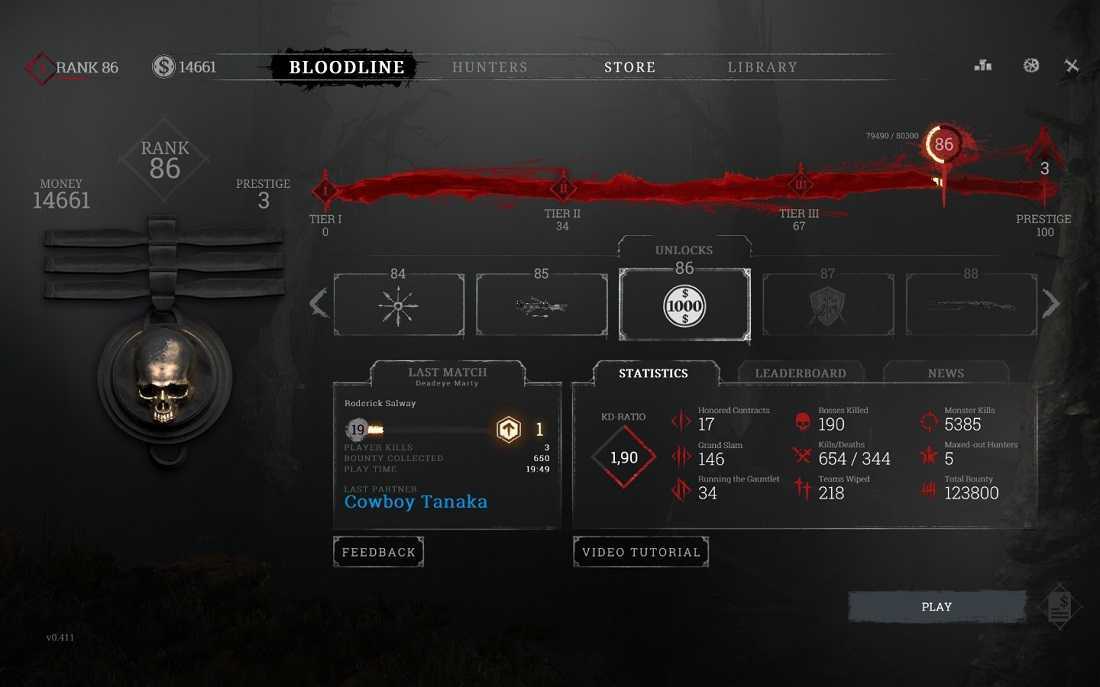Click the Feedback button

pos(378,552)
